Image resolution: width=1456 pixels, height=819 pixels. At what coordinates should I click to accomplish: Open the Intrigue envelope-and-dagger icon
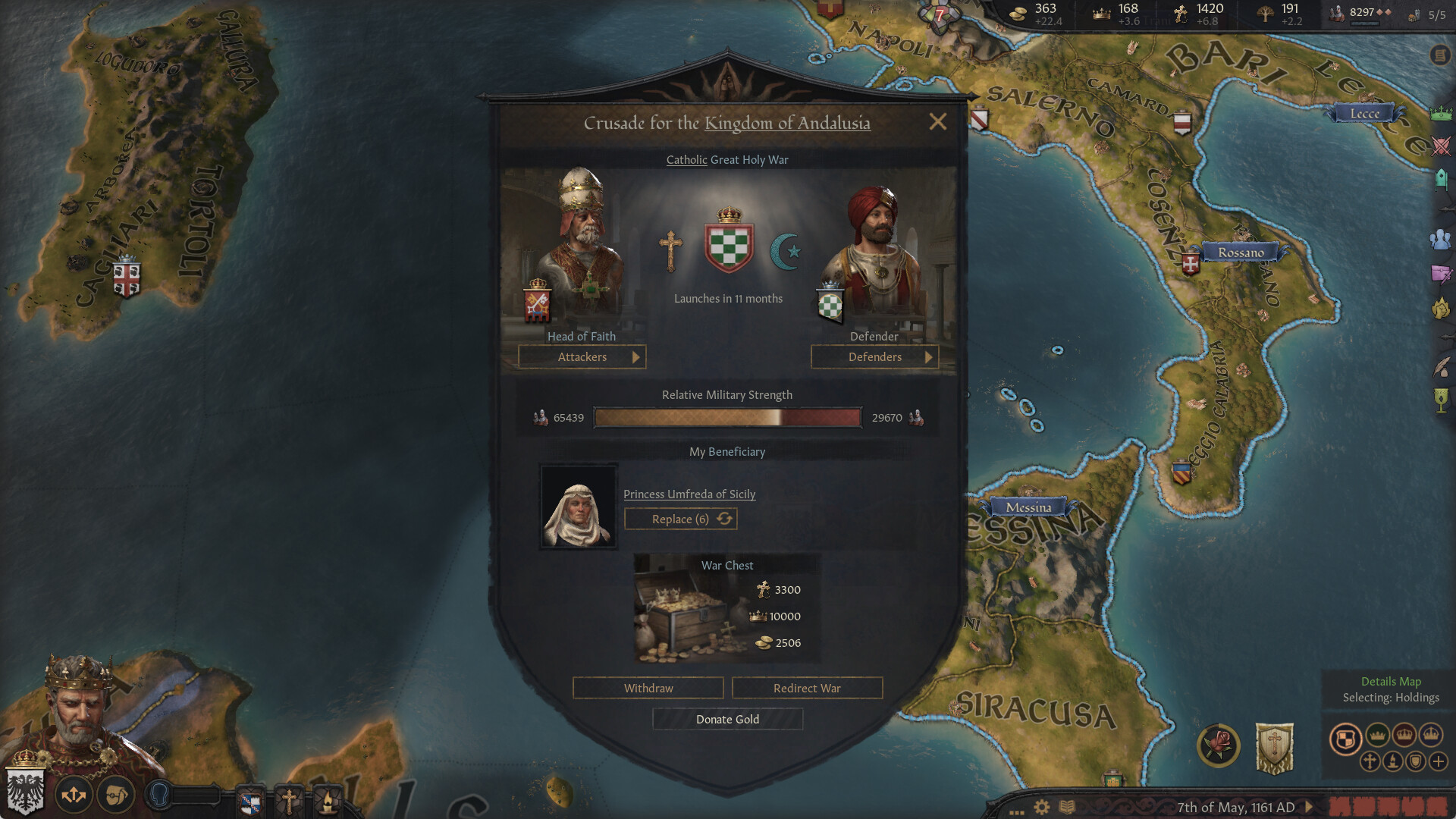pos(1442,275)
